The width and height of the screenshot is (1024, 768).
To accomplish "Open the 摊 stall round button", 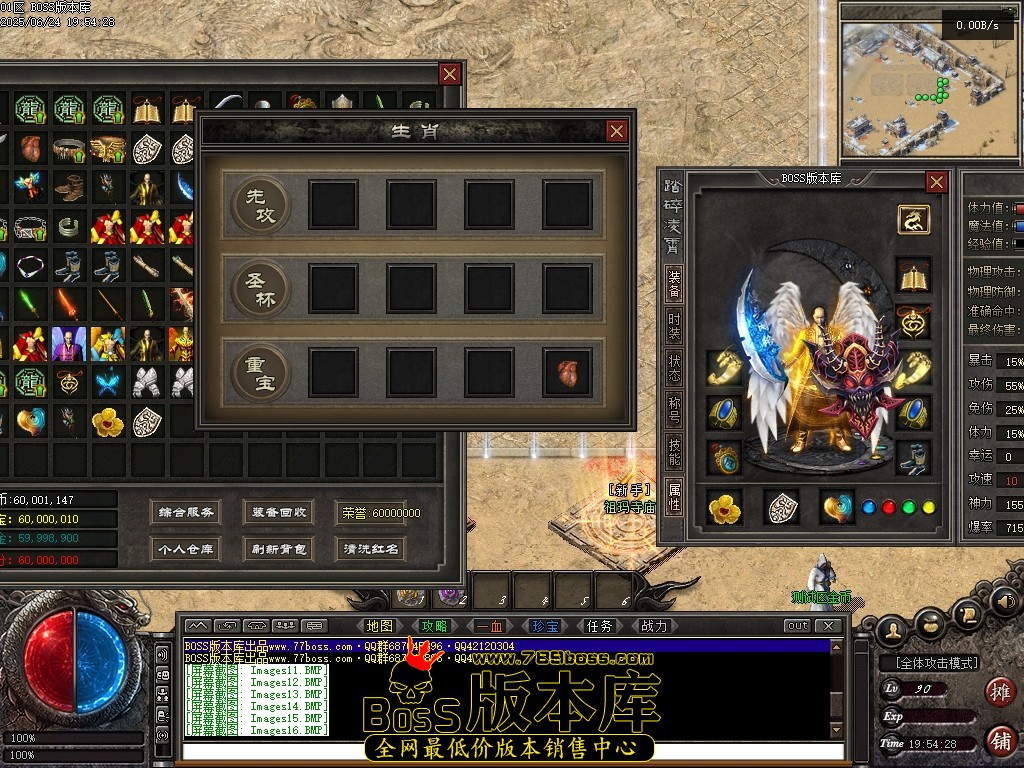I will (x=999, y=690).
